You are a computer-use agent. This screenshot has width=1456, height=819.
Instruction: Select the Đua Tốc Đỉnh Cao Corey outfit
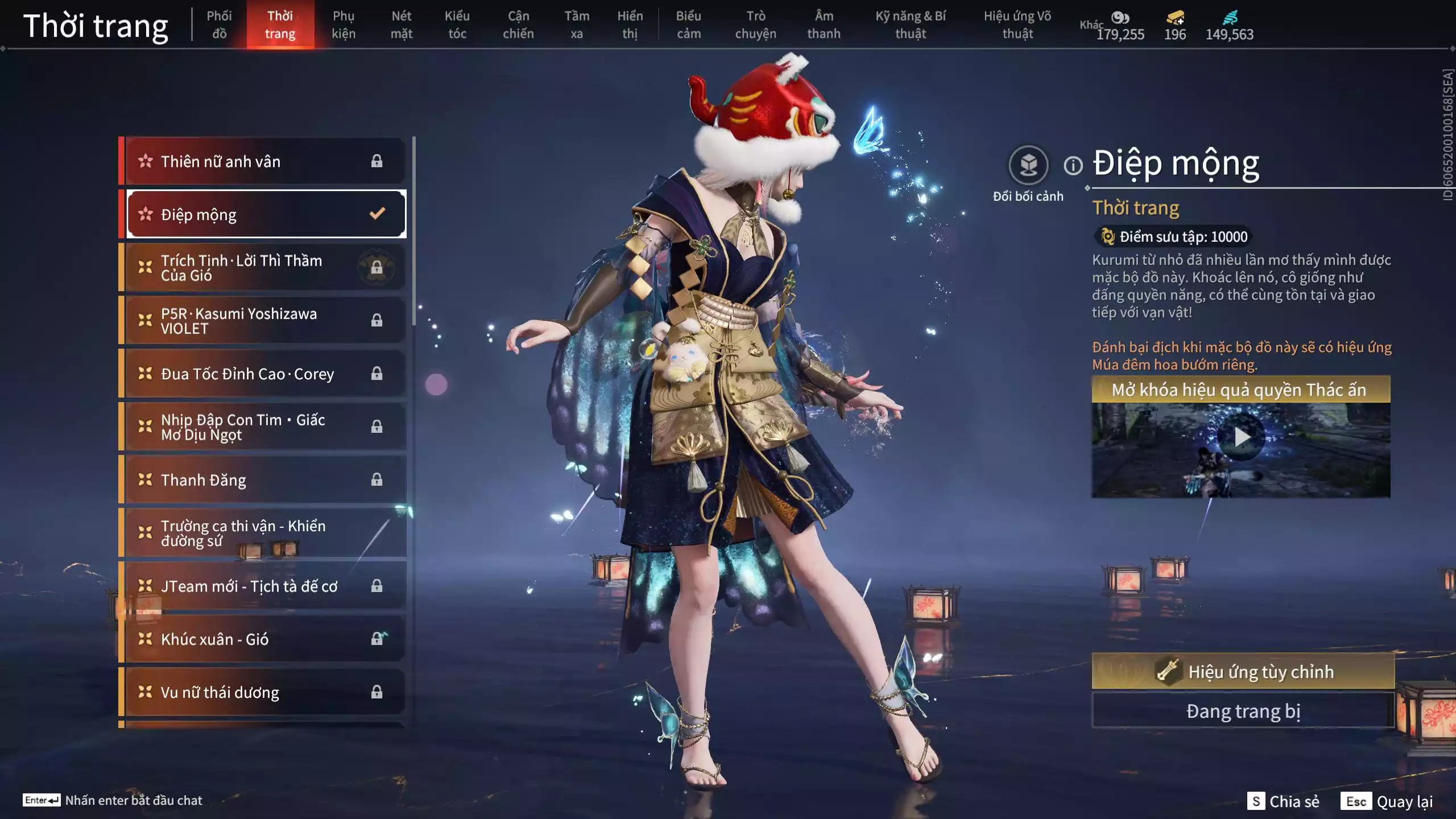pos(264,374)
